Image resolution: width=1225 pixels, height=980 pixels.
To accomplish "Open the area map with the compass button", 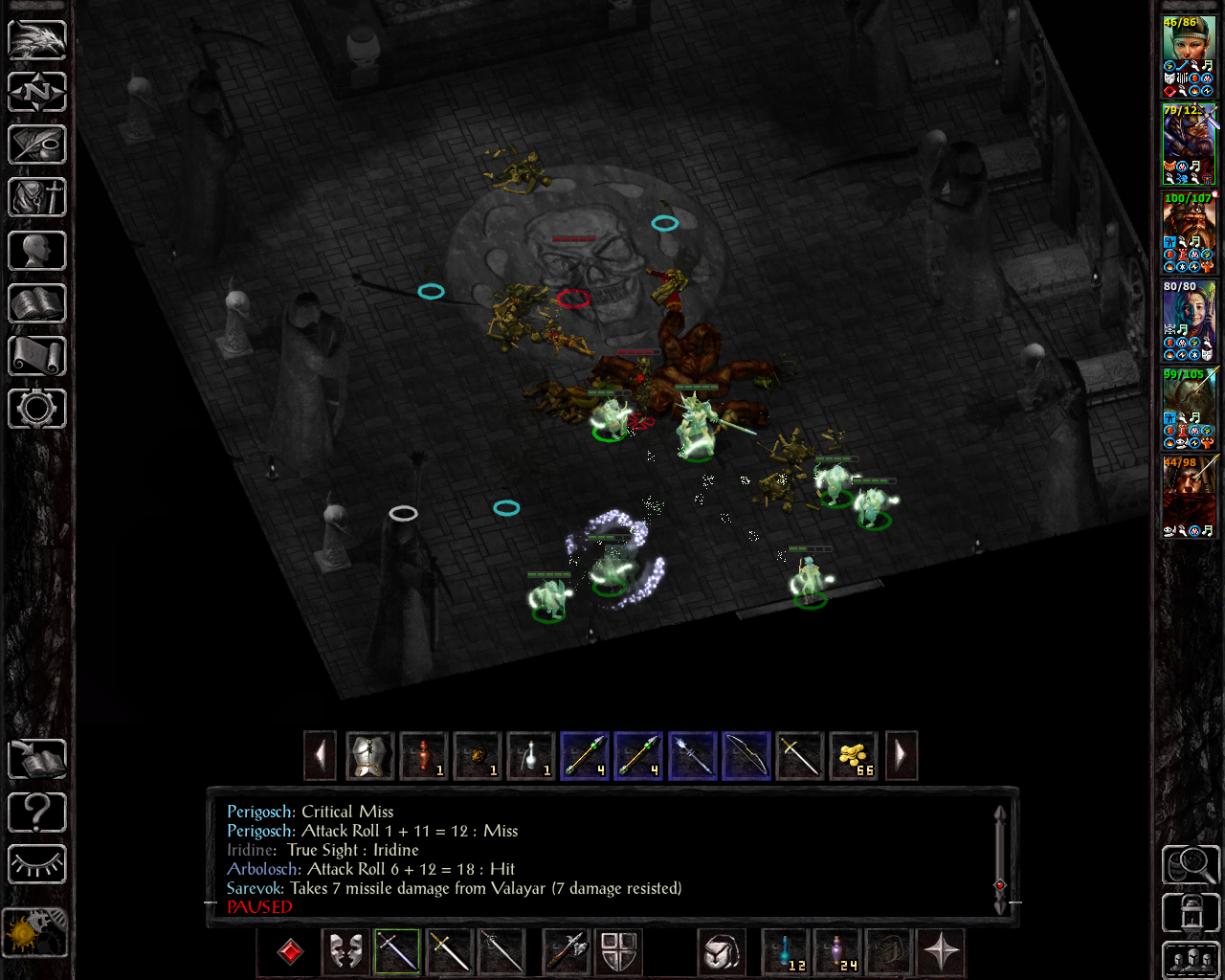I will (x=37, y=93).
